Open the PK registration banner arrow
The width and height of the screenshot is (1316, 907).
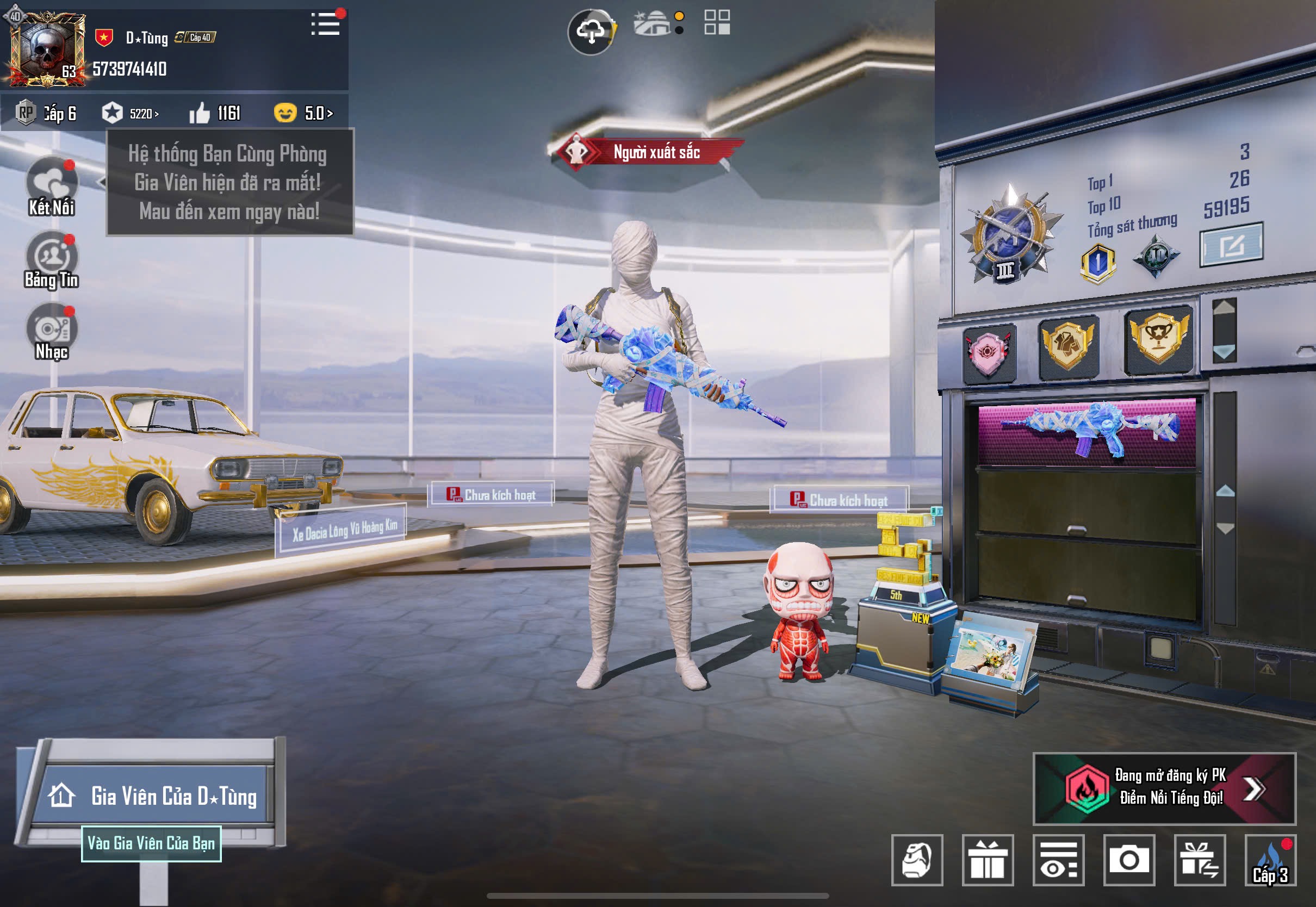coord(1253,788)
